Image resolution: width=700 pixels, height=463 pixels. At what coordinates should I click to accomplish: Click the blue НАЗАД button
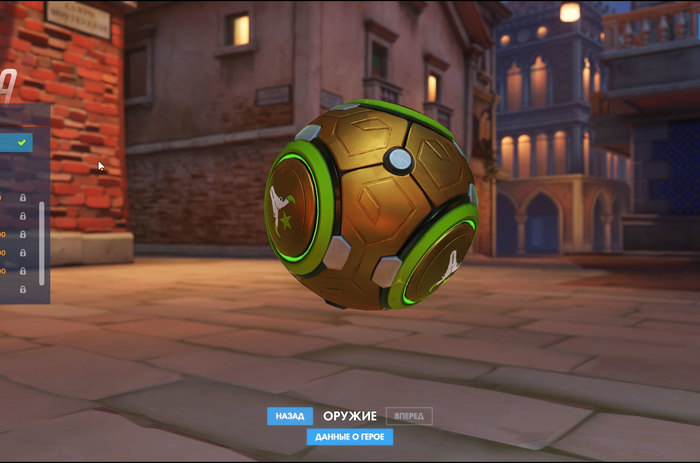[x=289, y=416]
